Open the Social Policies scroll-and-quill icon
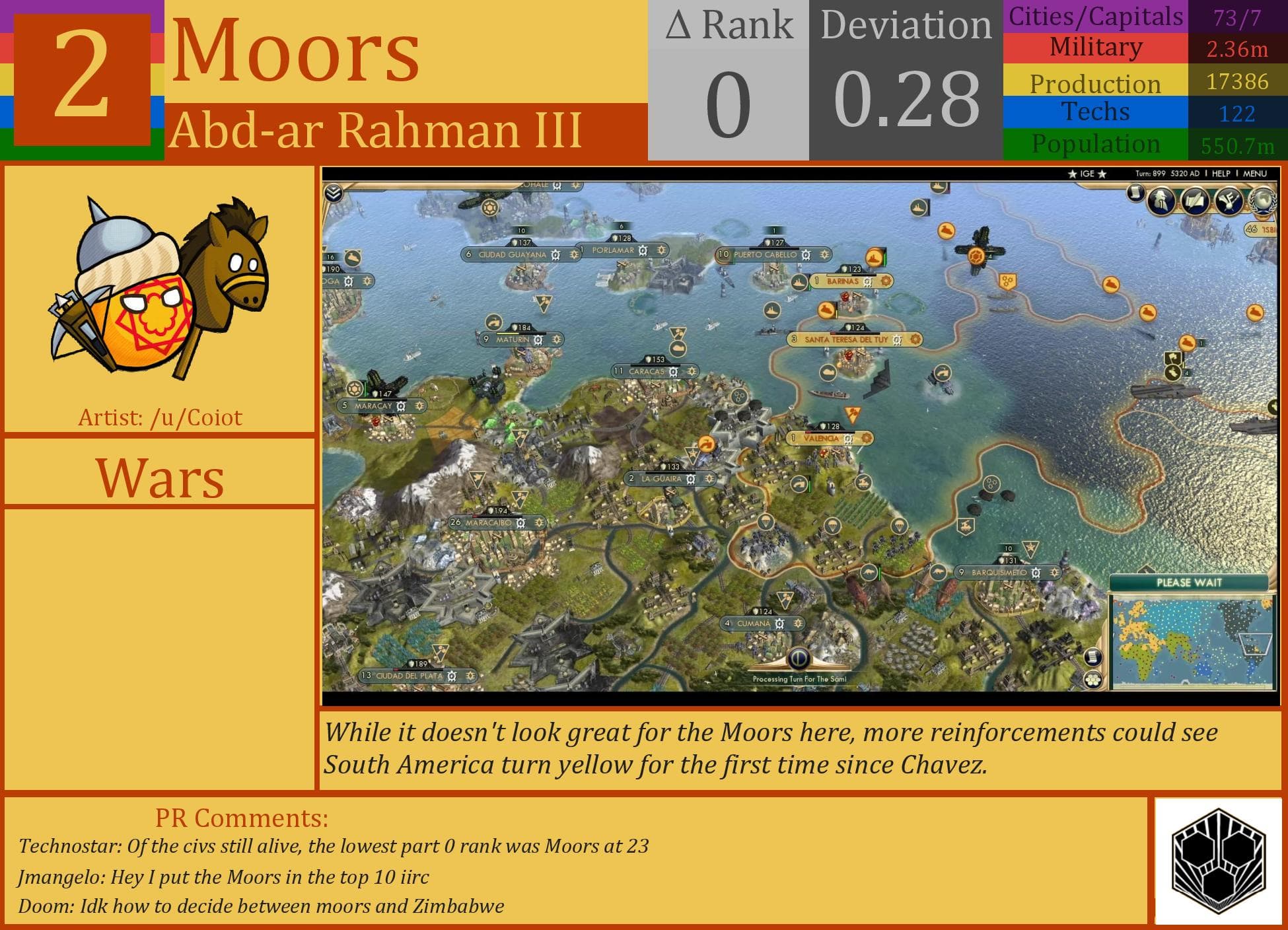Viewport: 1288px width, 930px height. click(1194, 199)
